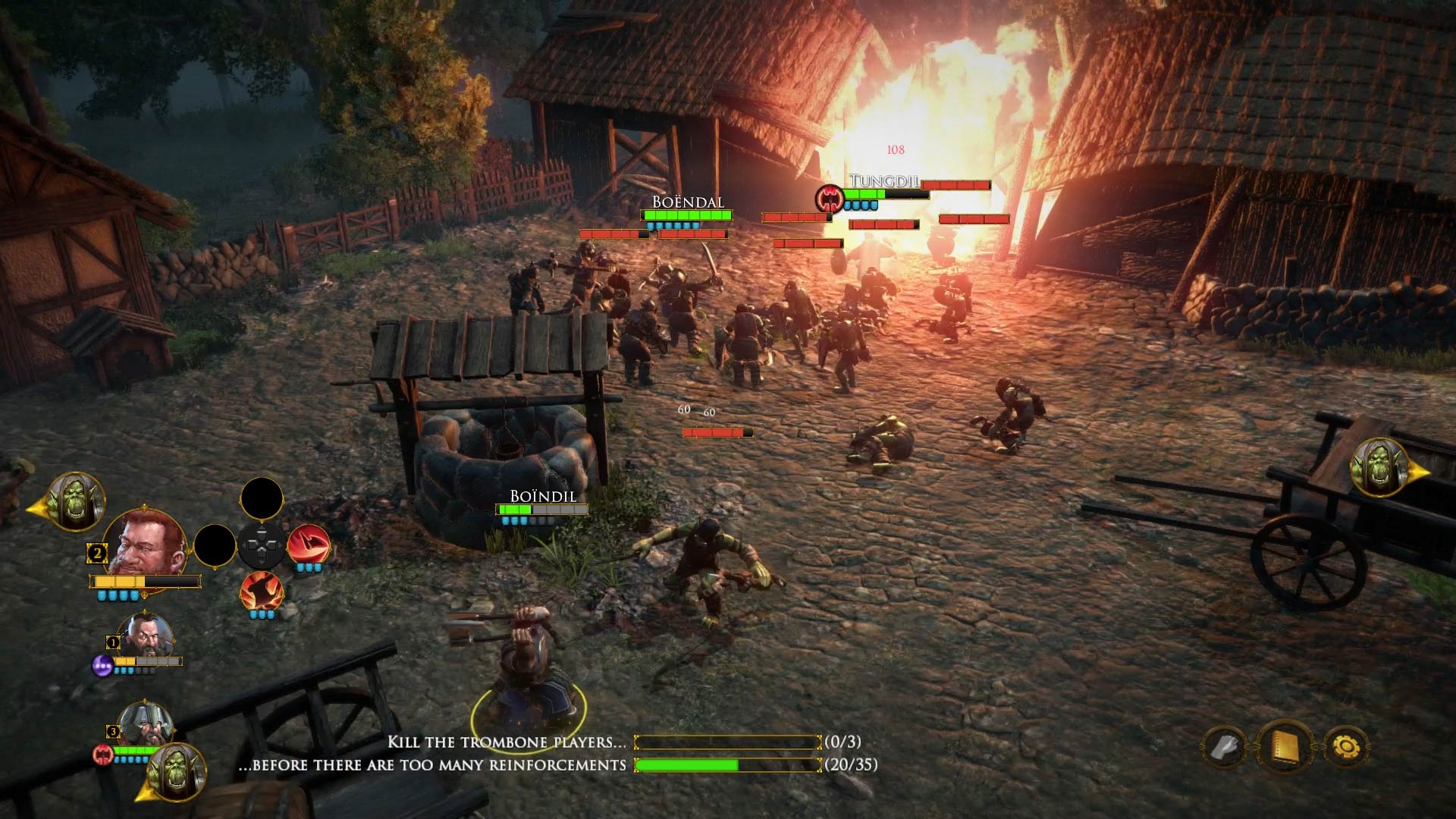Select the helmeted dwarf portrait numbered 3
1456x819 pixels.
tap(145, 724)
